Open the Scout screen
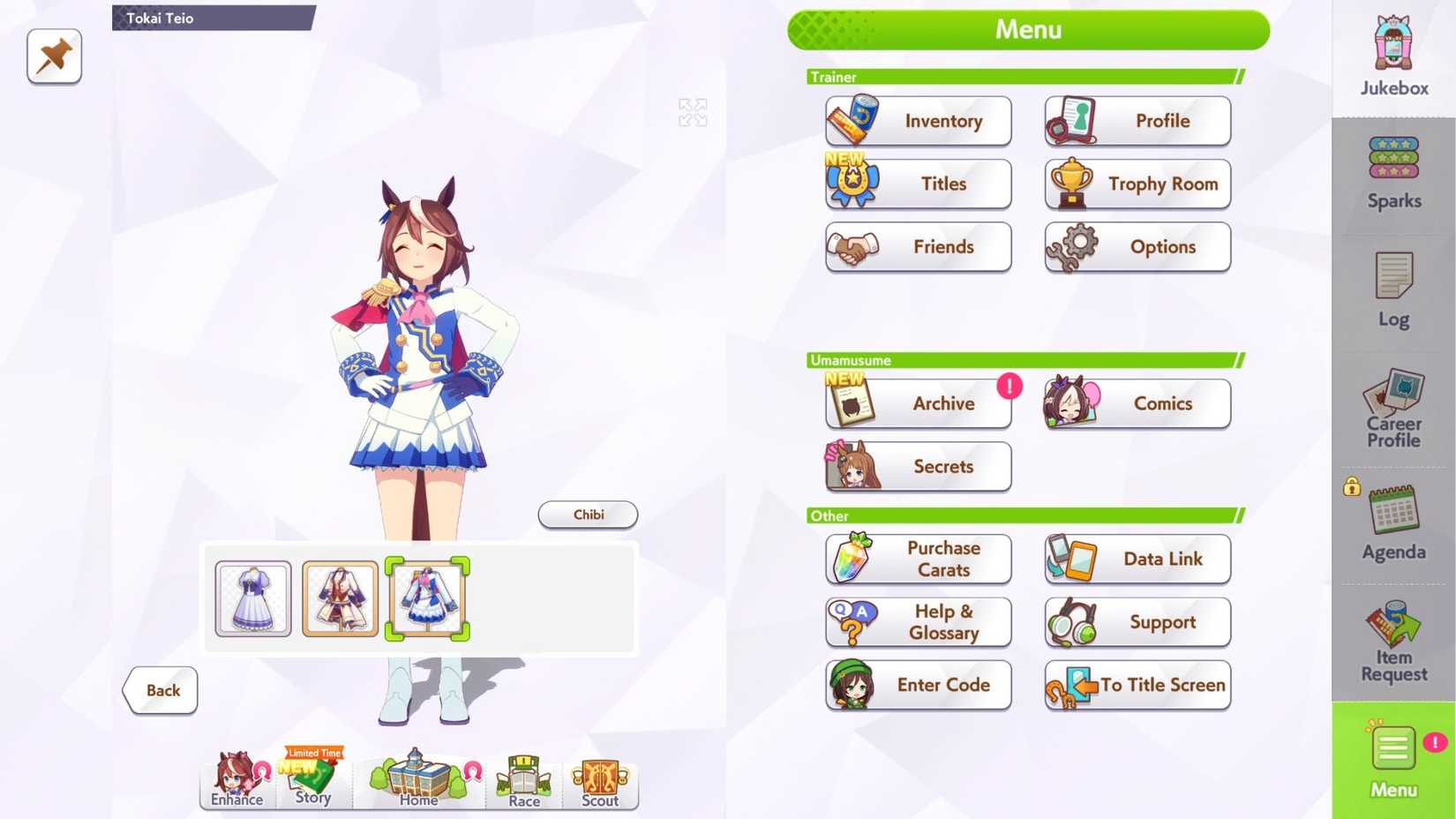The height and width of the screenshot is (819, 1456). coord(599,781)
